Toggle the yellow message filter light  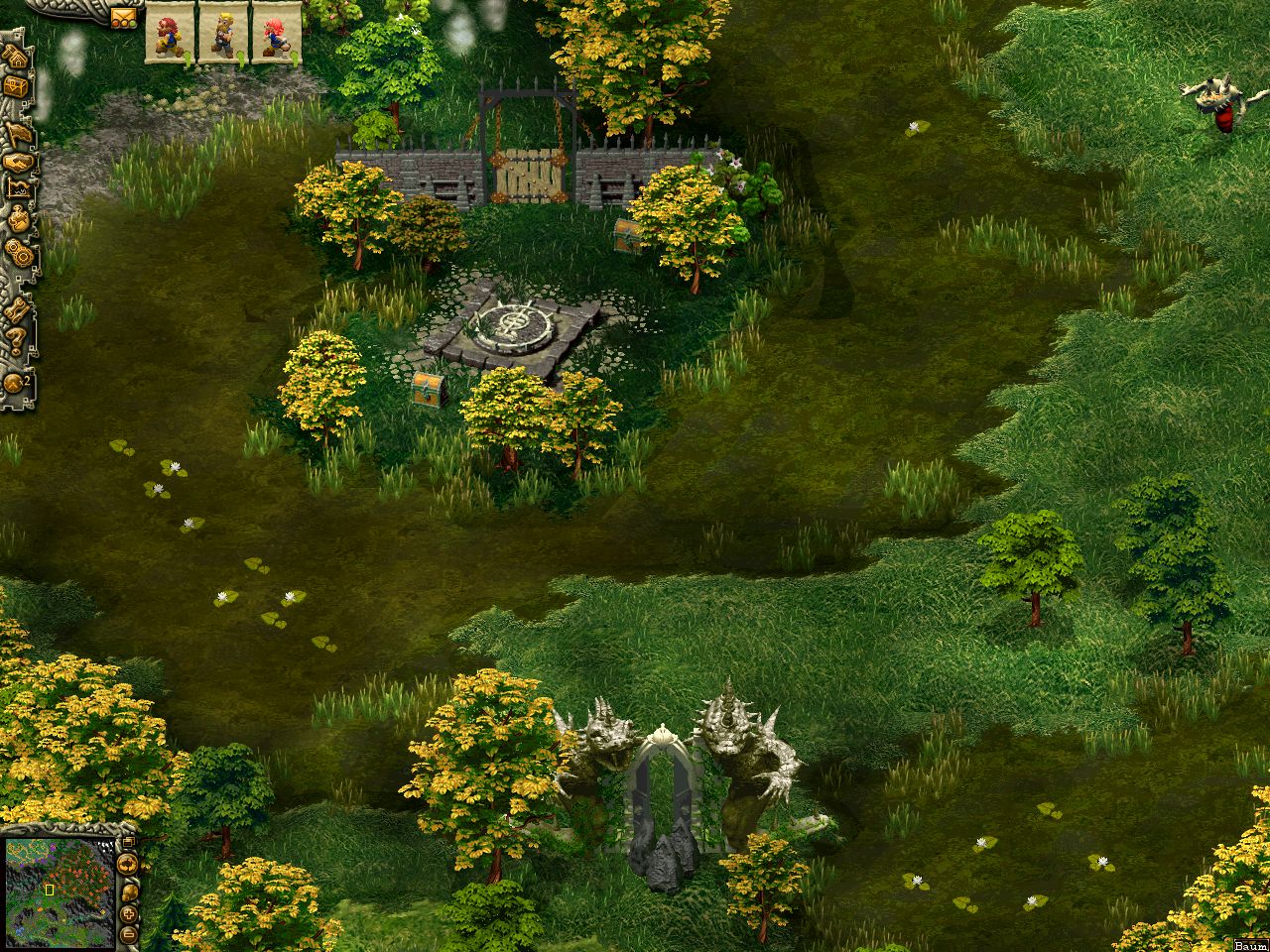click(124, 23)
